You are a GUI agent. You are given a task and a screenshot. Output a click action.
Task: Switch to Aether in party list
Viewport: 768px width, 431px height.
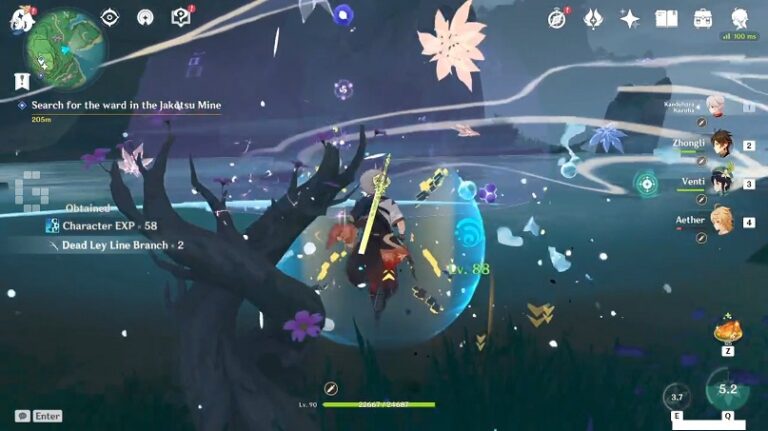(720, 220)
